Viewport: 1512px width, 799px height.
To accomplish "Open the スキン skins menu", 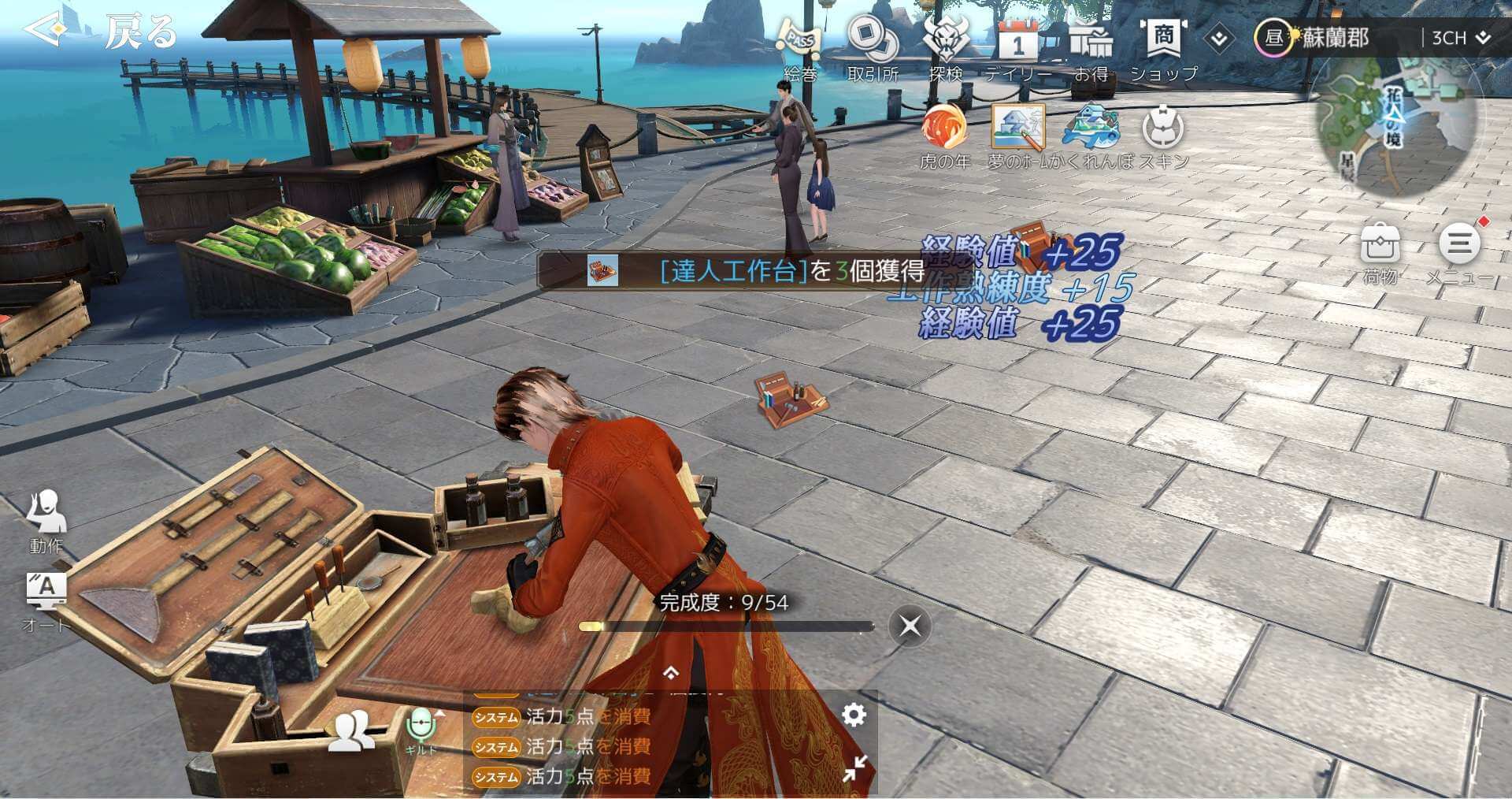I will pyautogui.click(x=1162, y=132).
